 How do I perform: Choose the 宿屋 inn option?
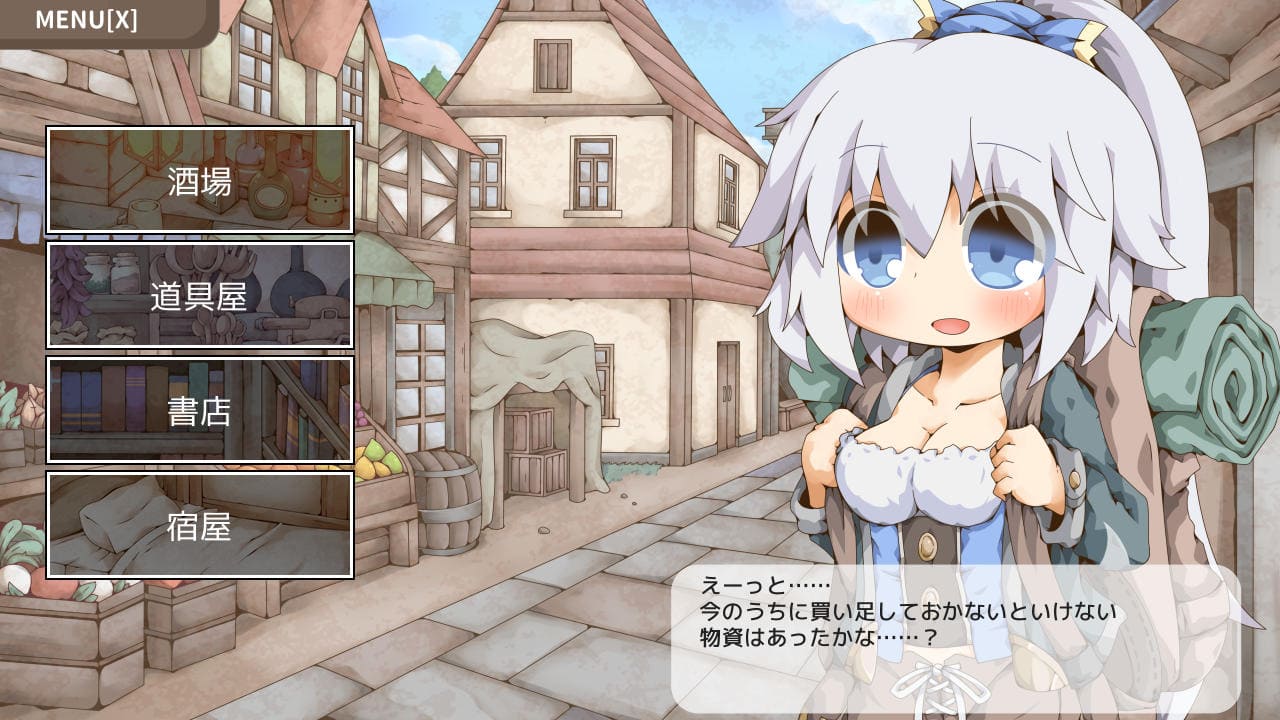point(200,525)
